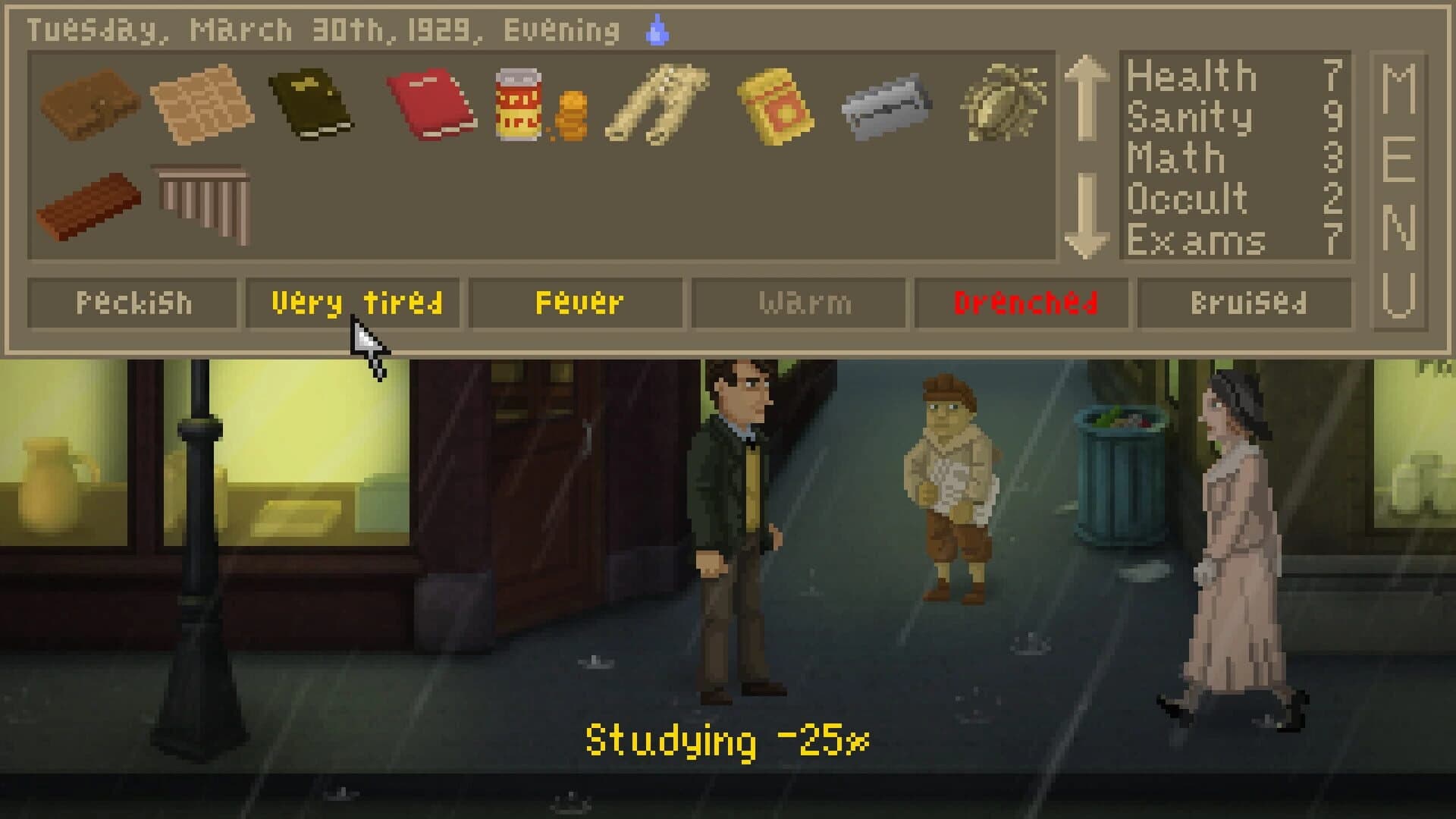Toggle the Fever status condition
This screenshot has height=819, width=1456.
578,302
